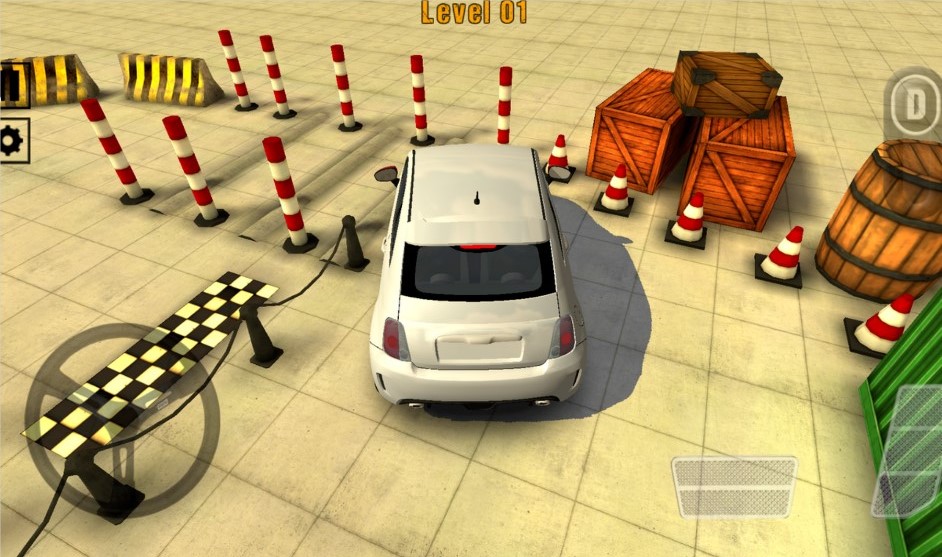Toggle the D gear shift selector

point(916,104)
